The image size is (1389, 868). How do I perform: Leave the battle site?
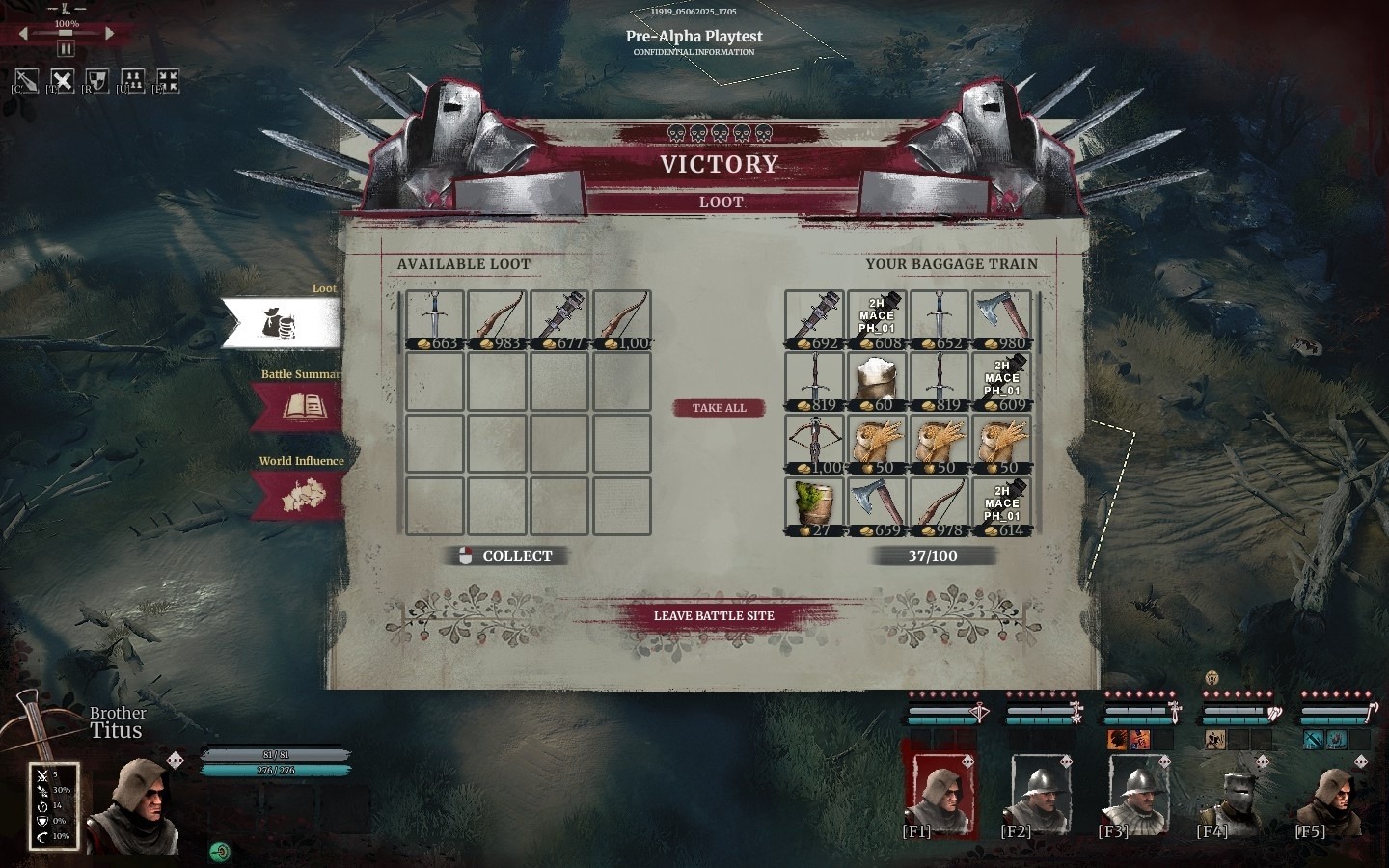click(714, 615)
